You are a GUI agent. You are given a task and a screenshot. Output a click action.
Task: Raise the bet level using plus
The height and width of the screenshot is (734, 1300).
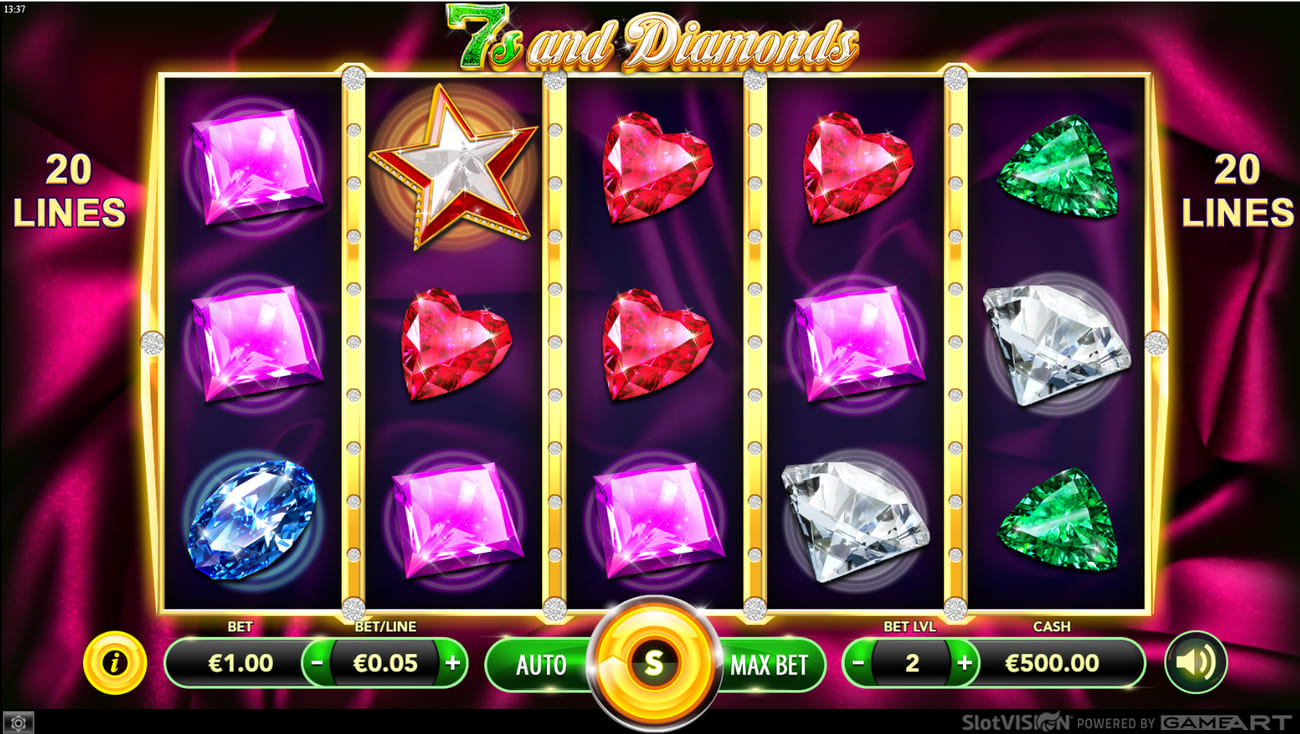click(x=963, y=662)
